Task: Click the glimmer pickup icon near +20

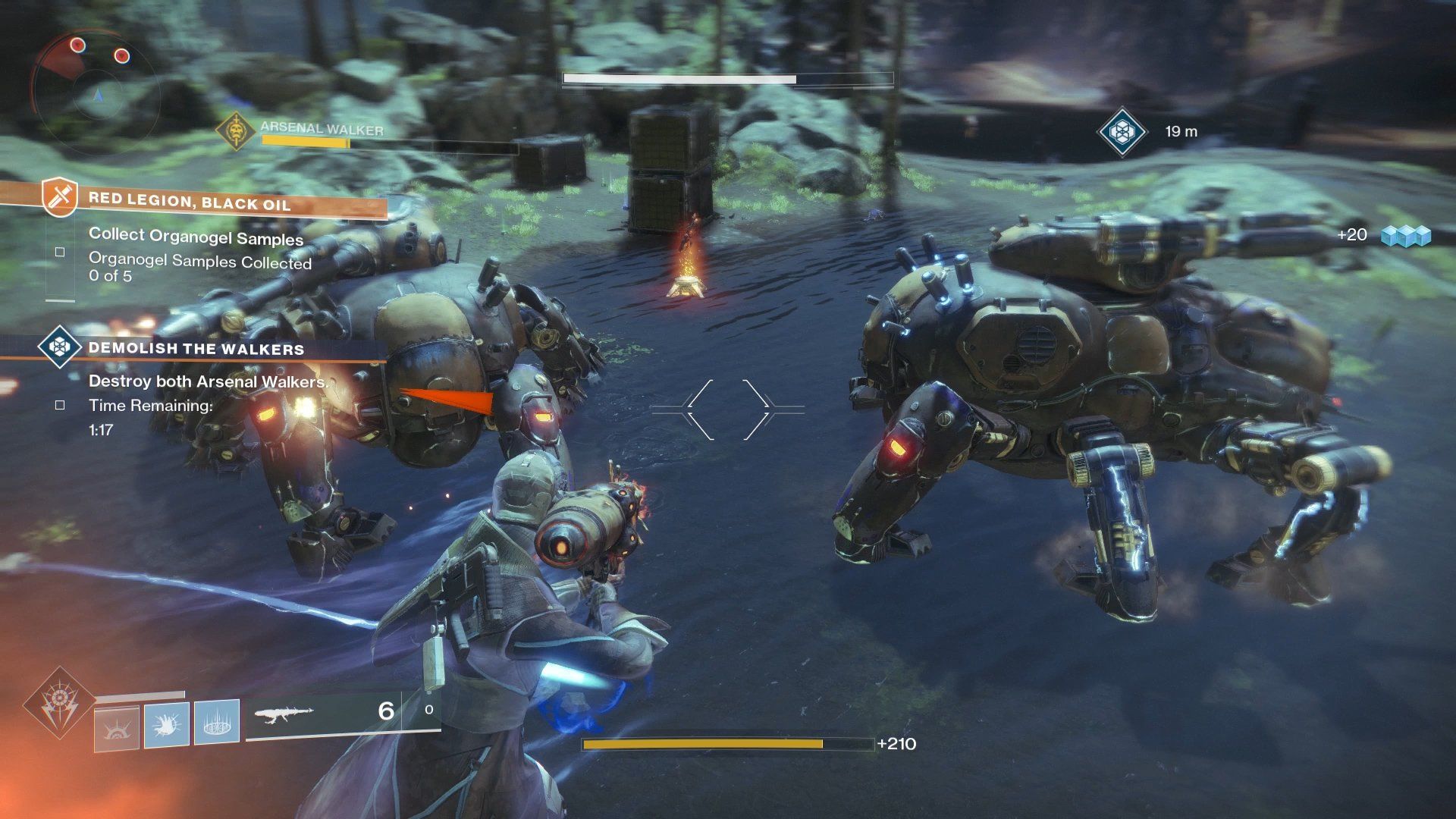Action: click(1407, 235)
